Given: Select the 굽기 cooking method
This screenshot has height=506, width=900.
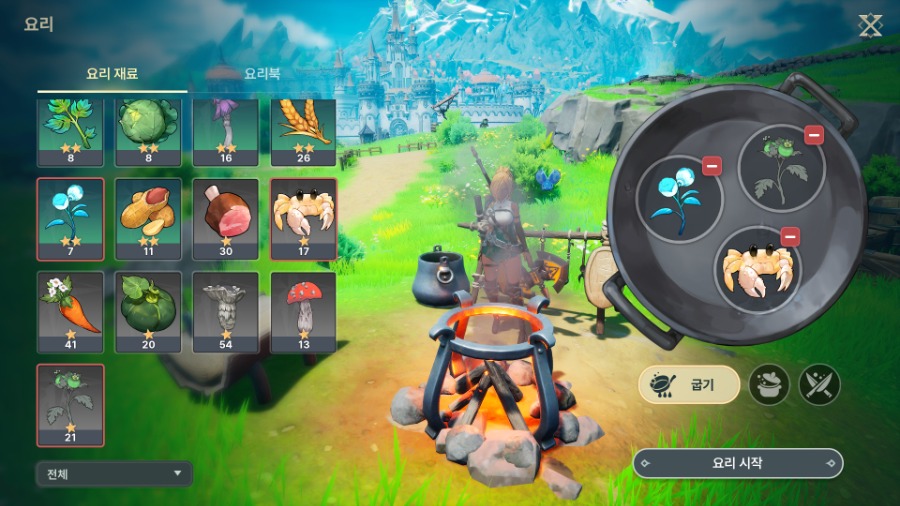Looking at the screenshot, I should 690,384.
